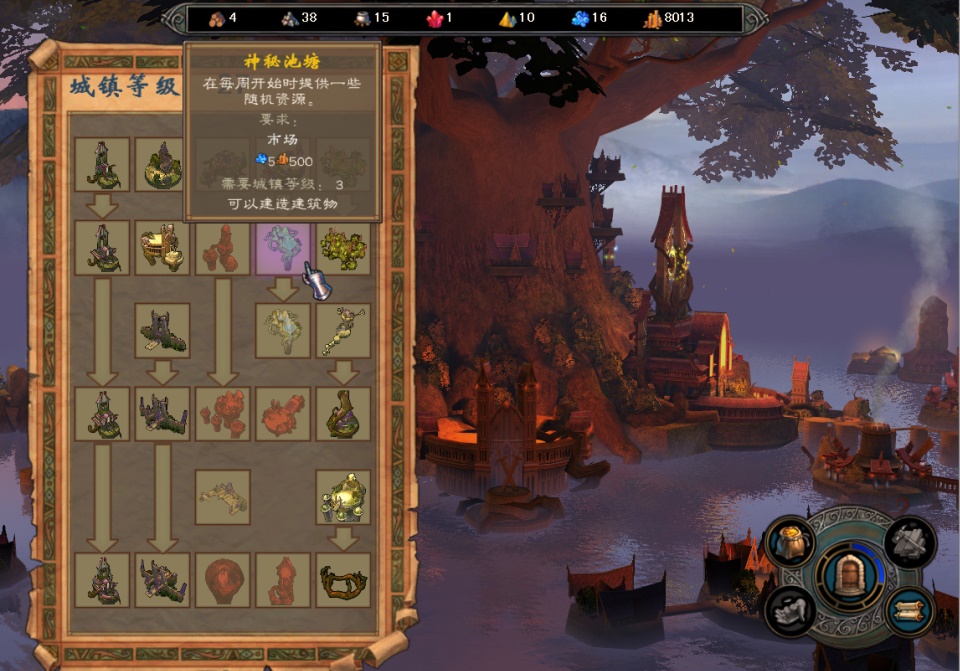This screenshot has height=671, width=960.
Task: Pick the curved wand building icon
Action: [x=343, y=331]
